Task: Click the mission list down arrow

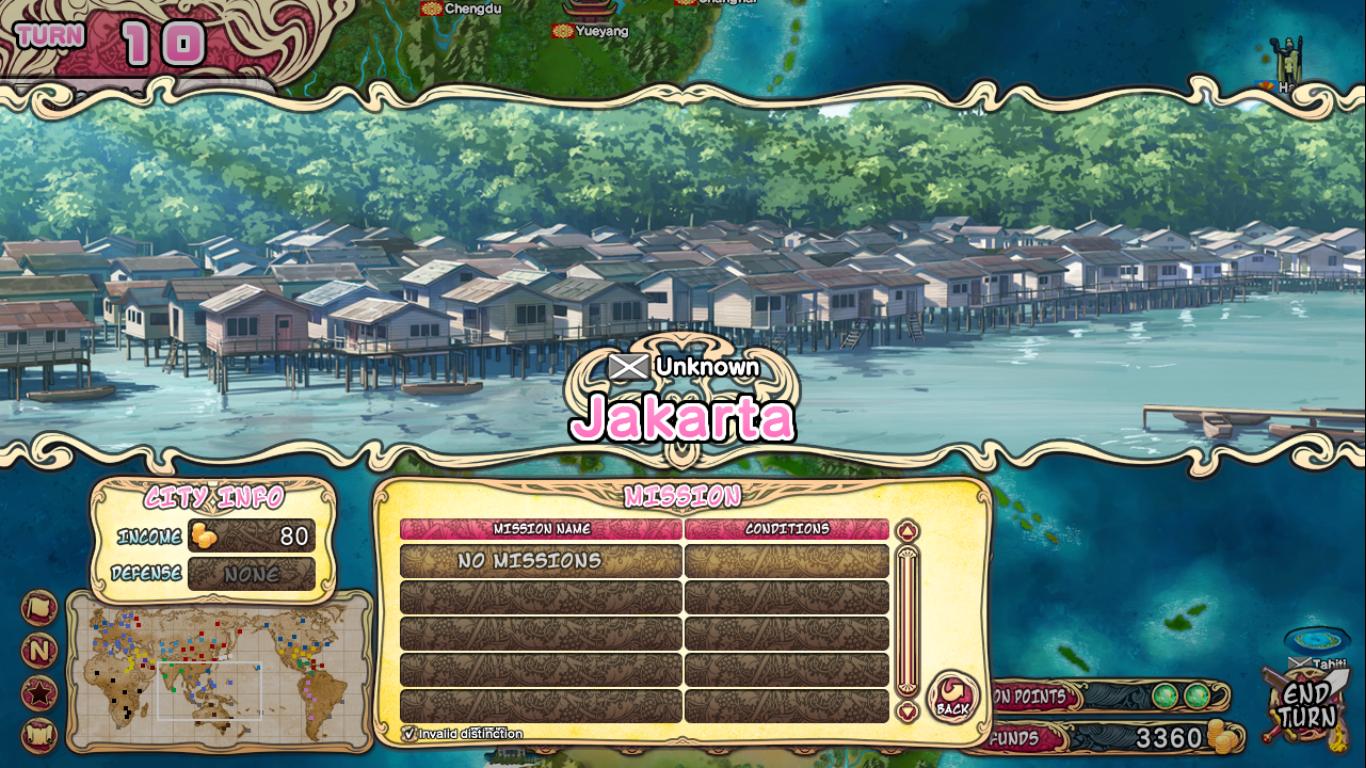Action: pos(907,712)
